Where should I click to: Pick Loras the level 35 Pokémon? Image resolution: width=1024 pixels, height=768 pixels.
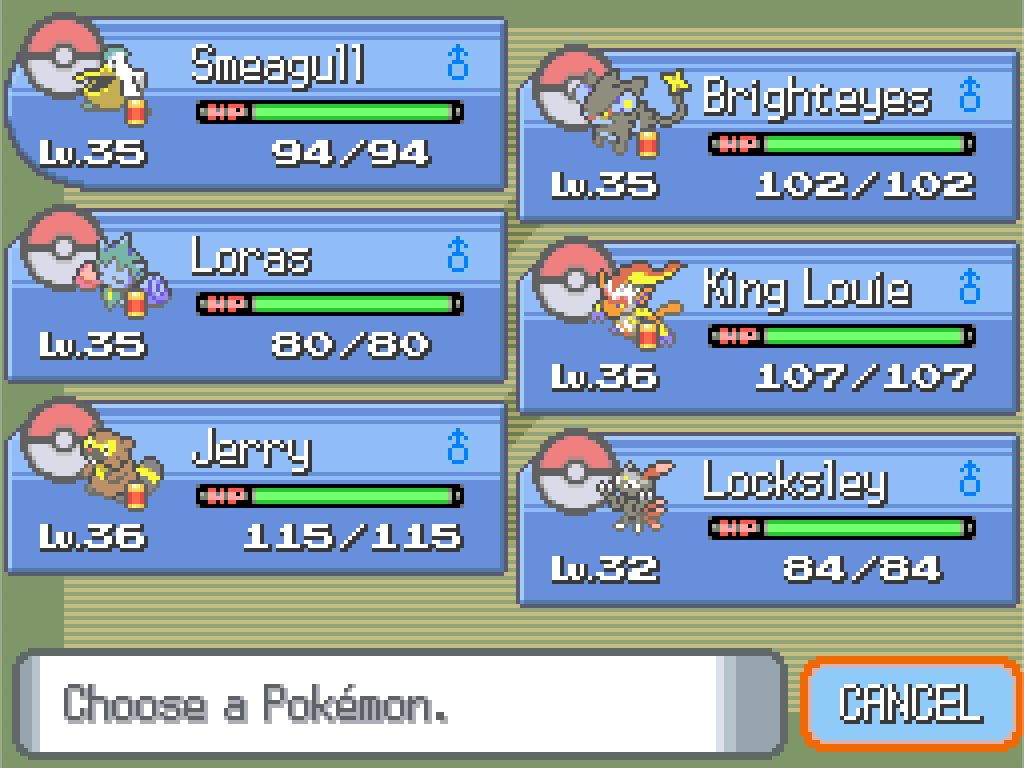[257, 296]
